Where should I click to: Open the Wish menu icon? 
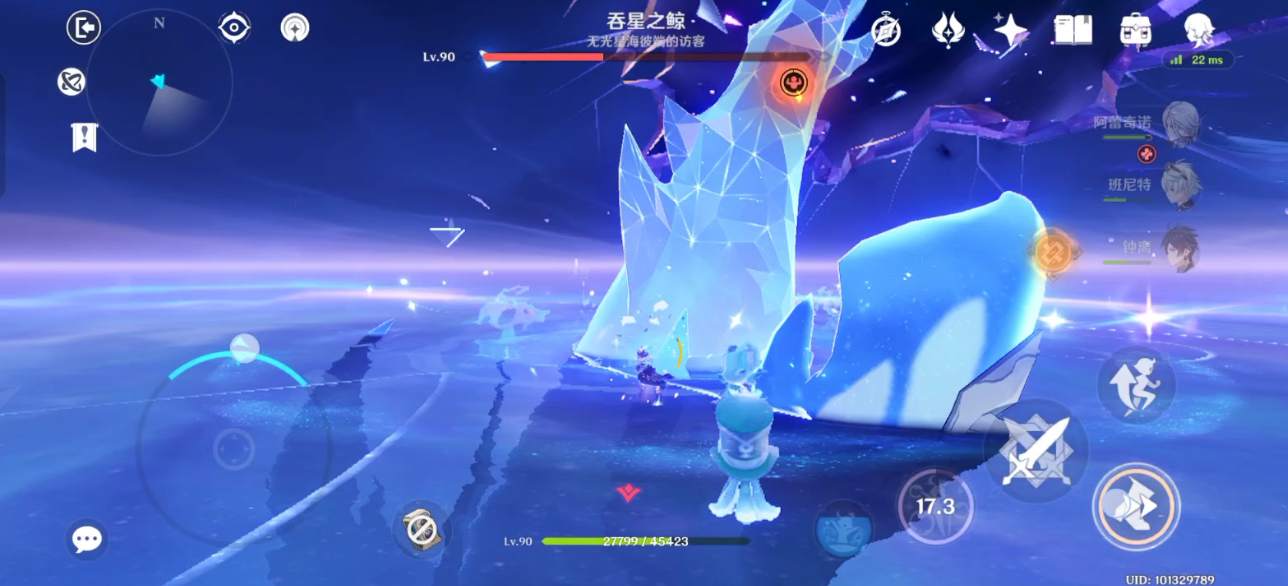click(947, 30)
